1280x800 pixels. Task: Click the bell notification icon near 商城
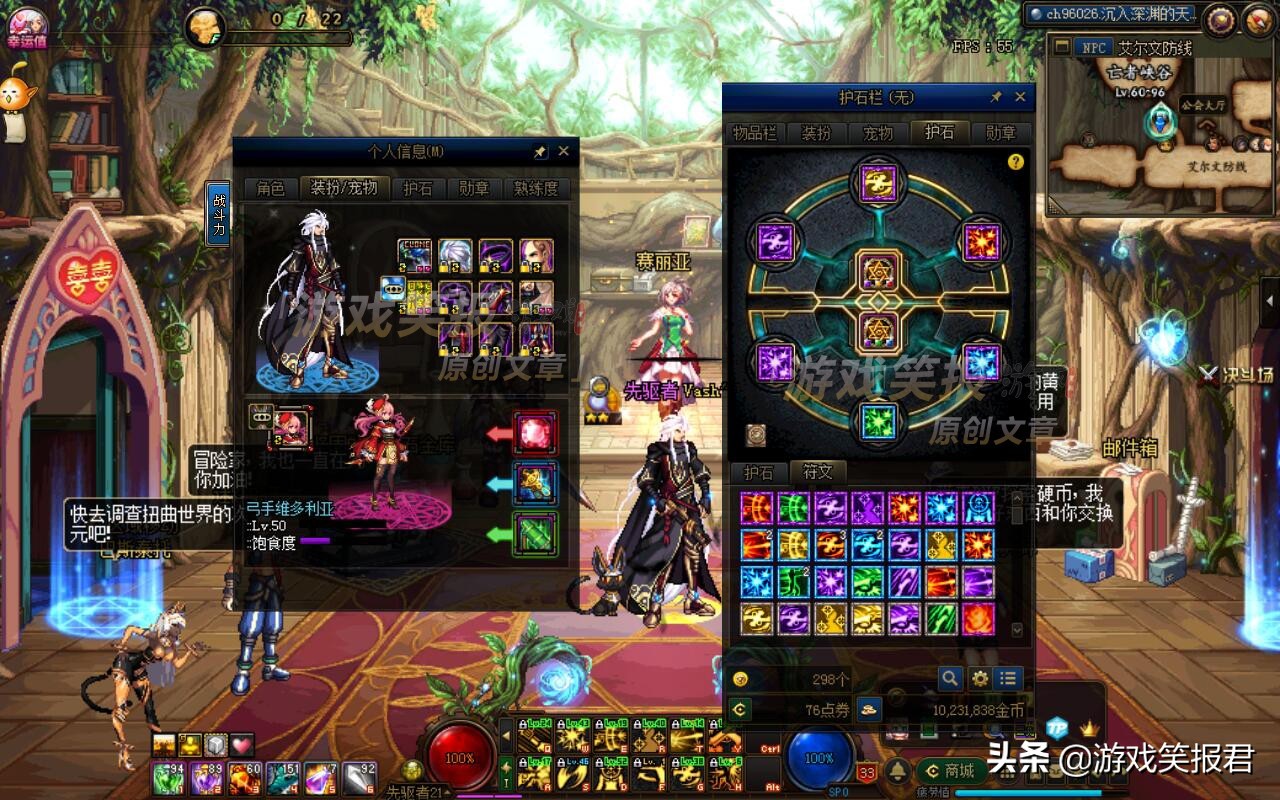pos(895,772)
